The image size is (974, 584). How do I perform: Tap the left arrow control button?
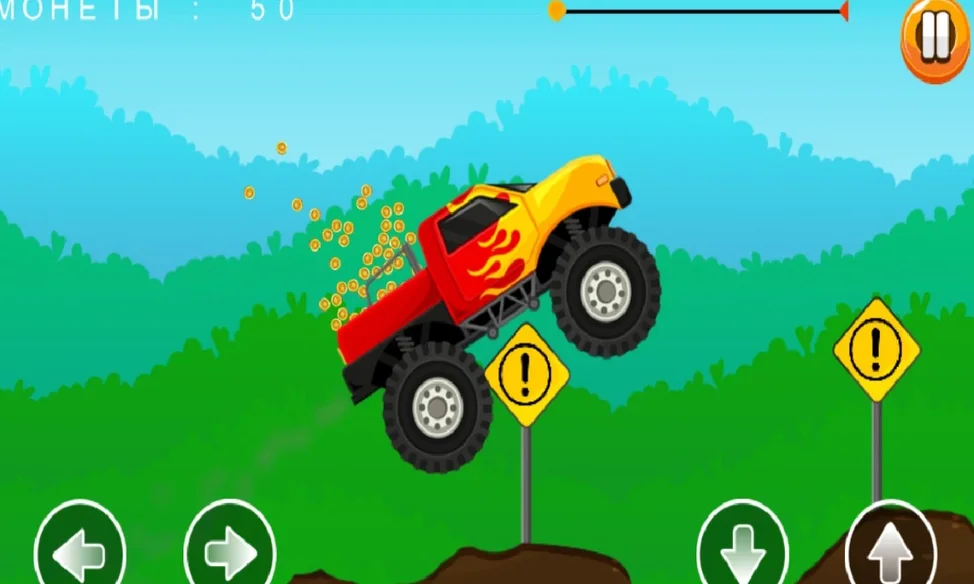tap(80, 550)
